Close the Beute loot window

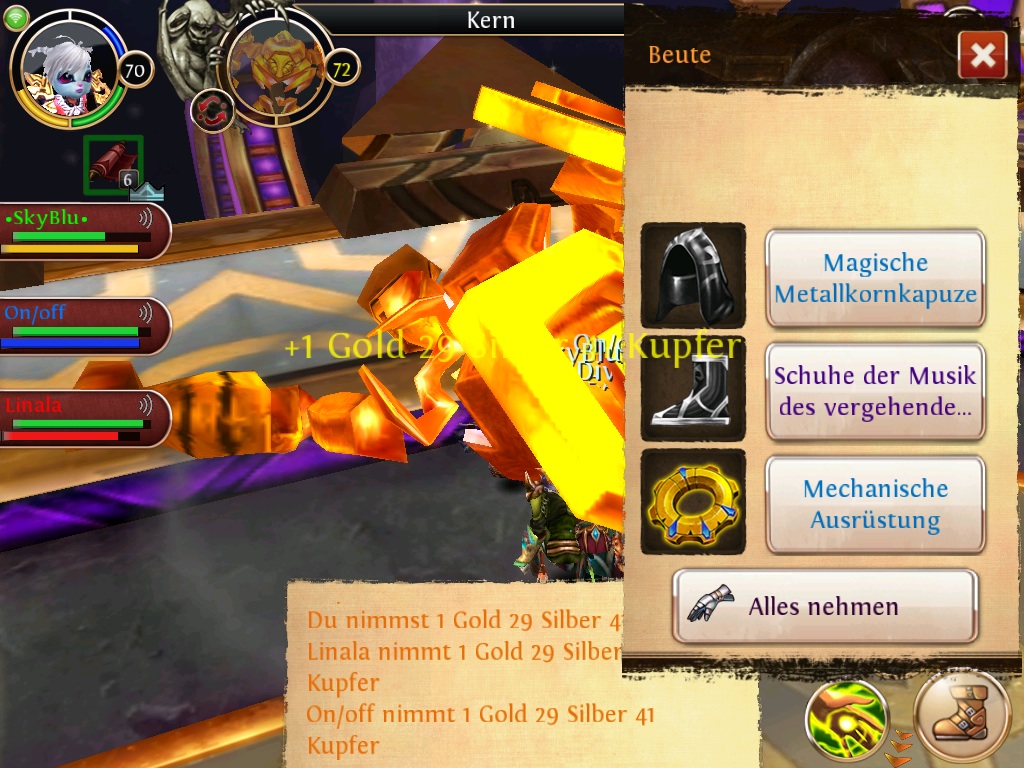click(981, 55)
